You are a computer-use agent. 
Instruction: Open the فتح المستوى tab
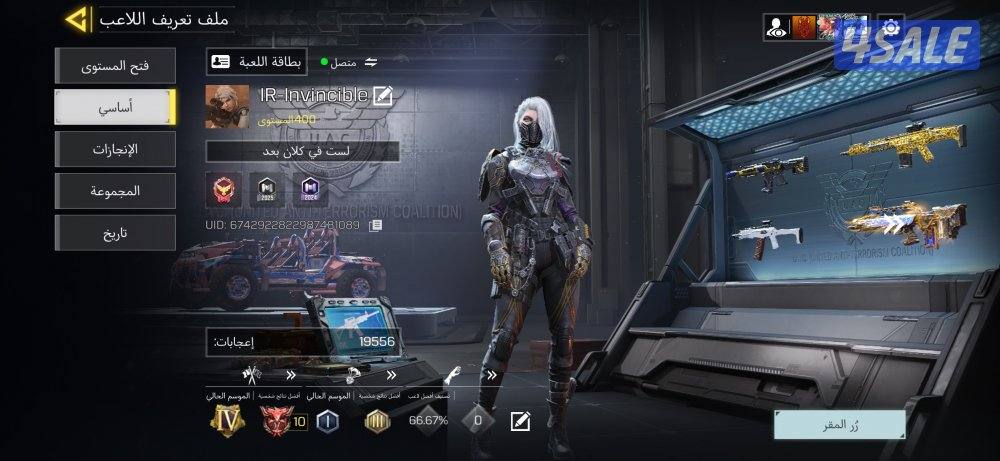115,66
